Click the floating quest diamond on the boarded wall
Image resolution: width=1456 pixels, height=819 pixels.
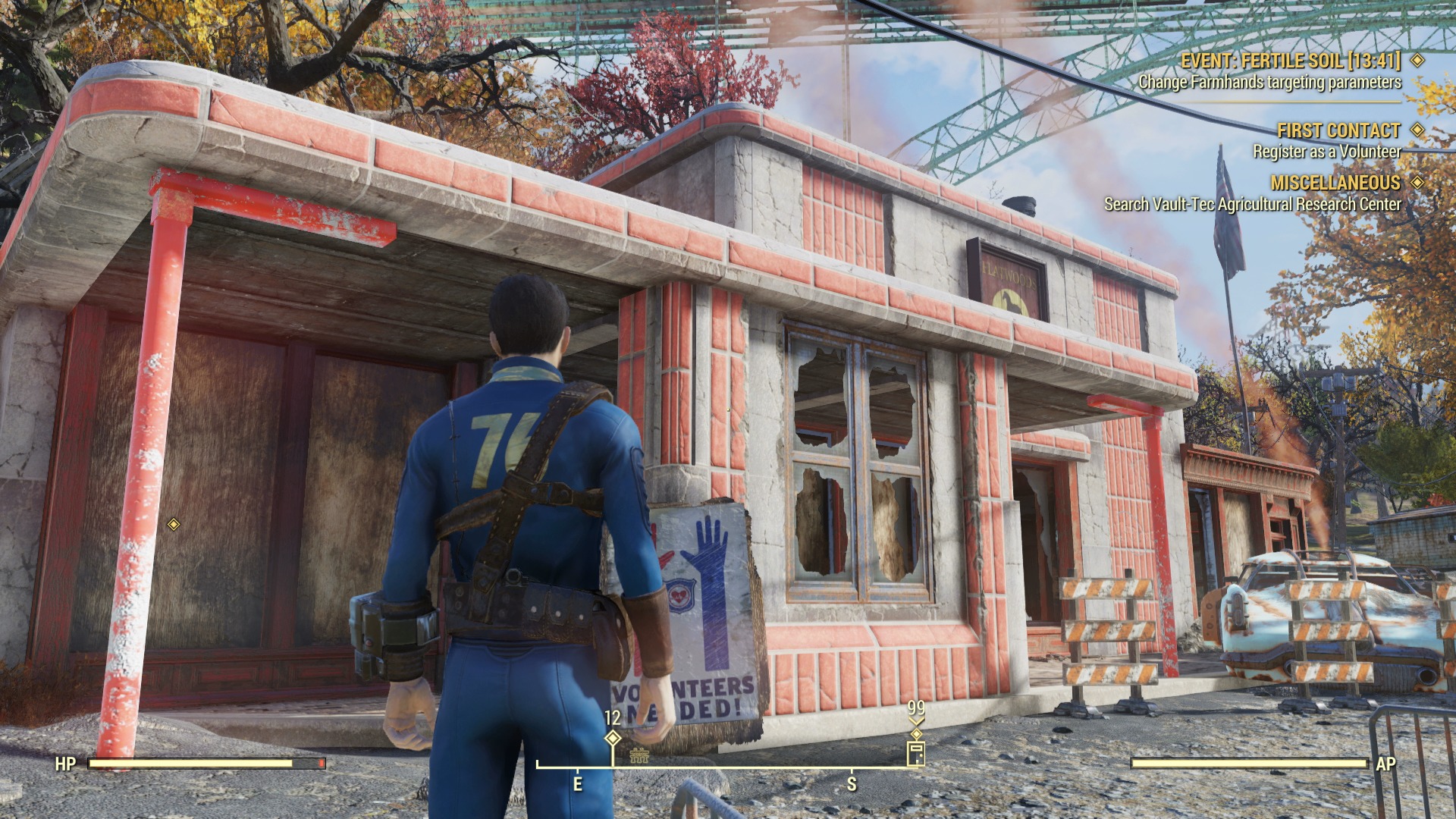174,524
